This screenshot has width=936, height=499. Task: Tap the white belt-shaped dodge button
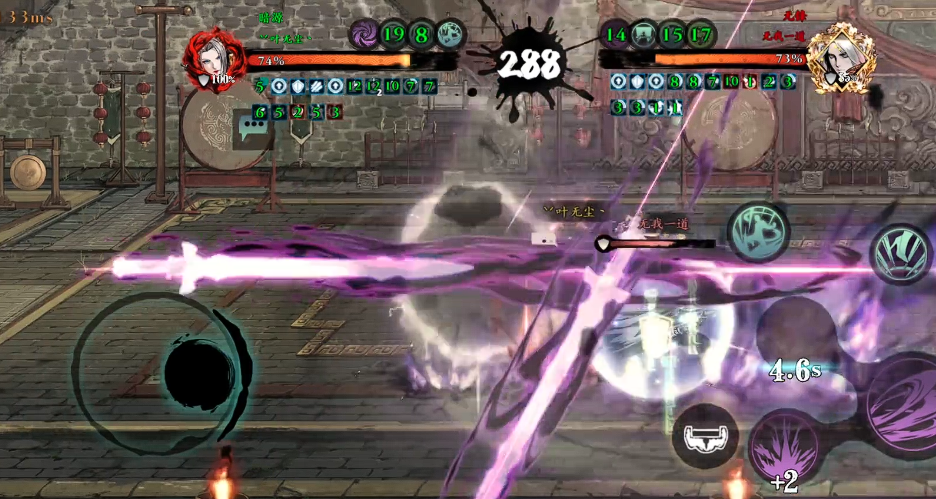[705, 436]
